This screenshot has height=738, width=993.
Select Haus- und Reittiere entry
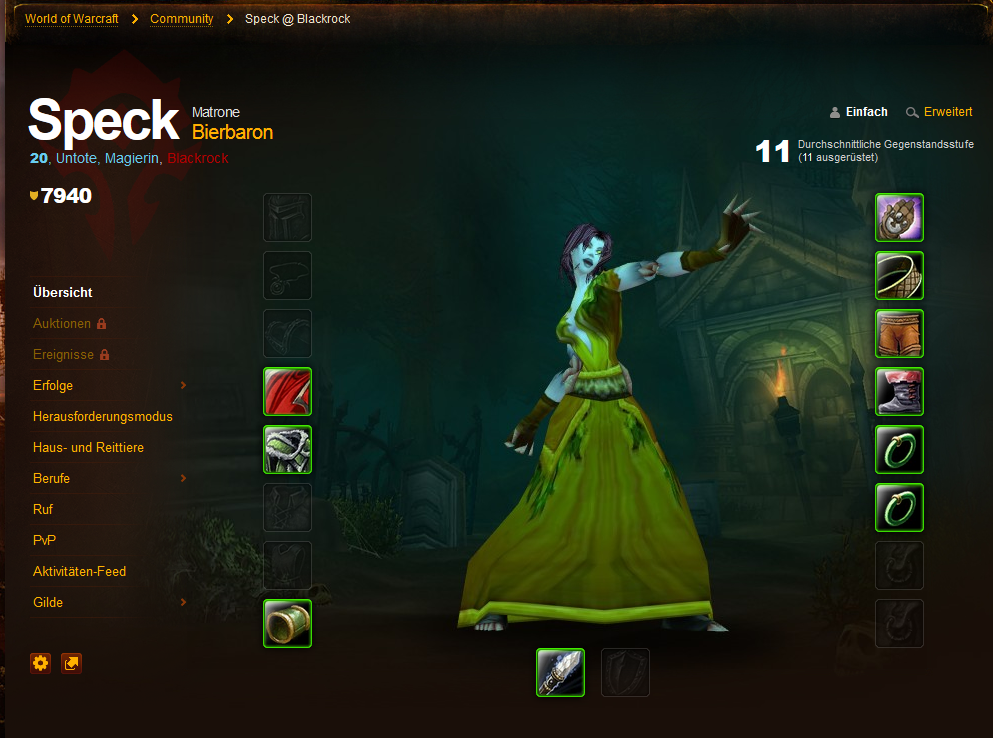coord(88,448)
